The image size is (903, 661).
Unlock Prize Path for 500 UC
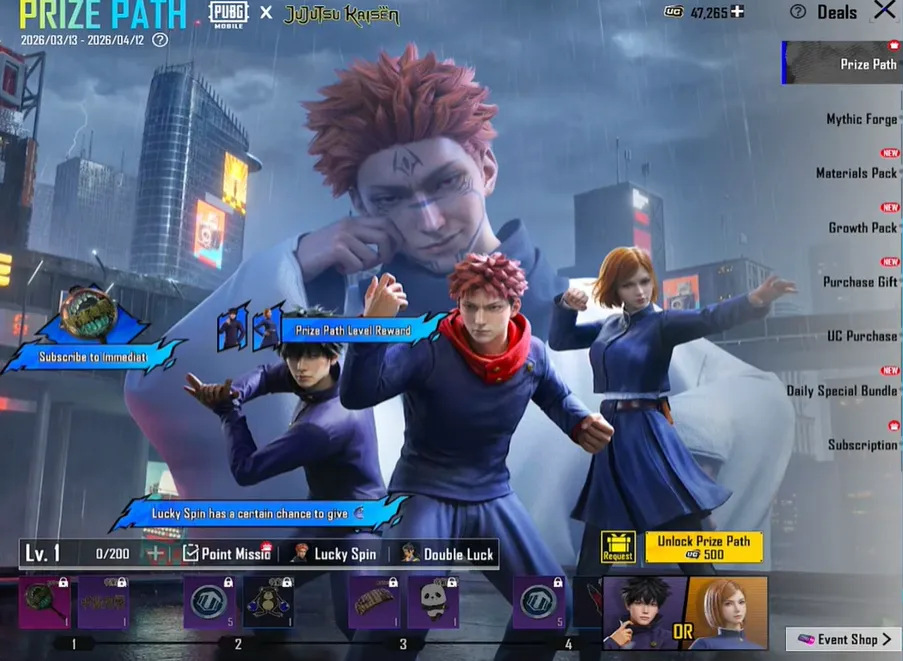tap(704, 547)
